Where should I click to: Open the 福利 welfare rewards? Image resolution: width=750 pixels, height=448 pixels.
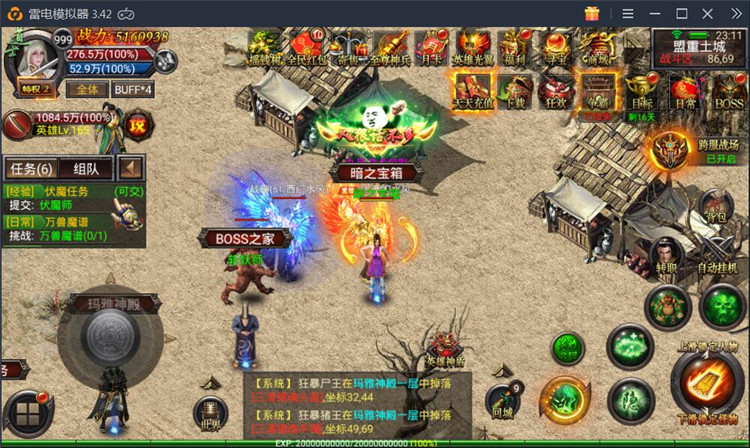pos(517,45)
